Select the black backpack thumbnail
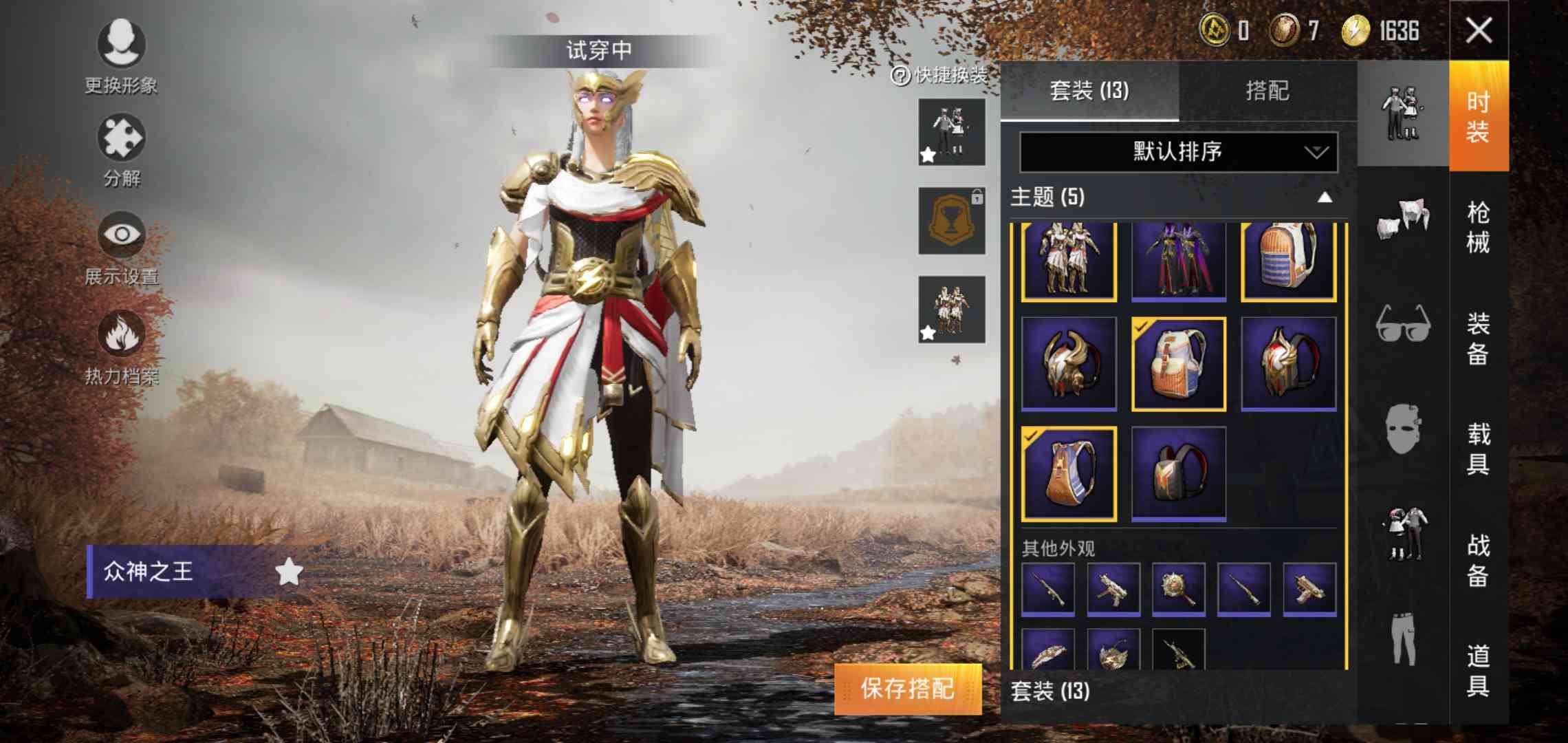1568x743 pixels. [1177, 471]
